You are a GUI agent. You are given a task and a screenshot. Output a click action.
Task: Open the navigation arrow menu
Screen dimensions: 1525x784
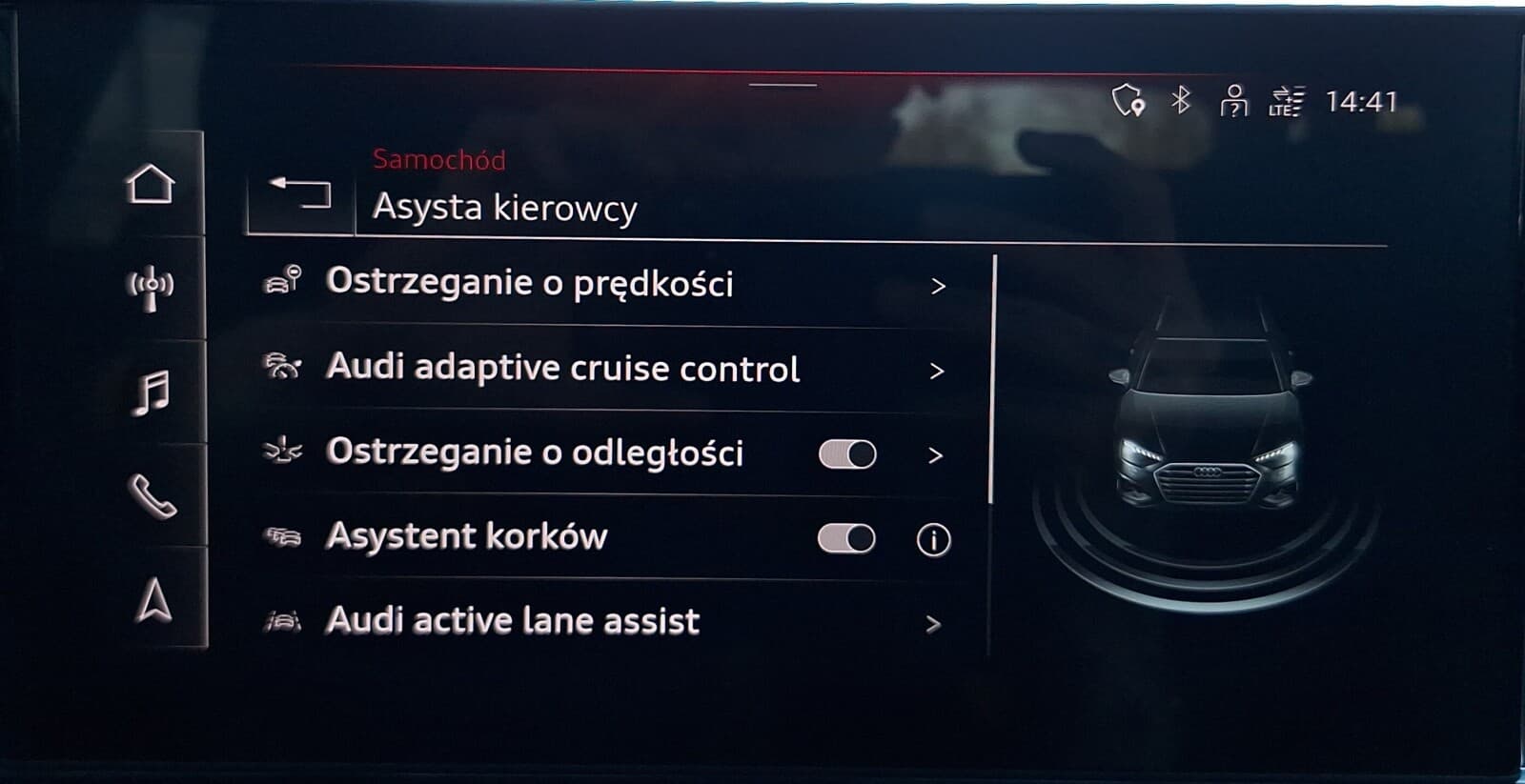coord(152,600)
